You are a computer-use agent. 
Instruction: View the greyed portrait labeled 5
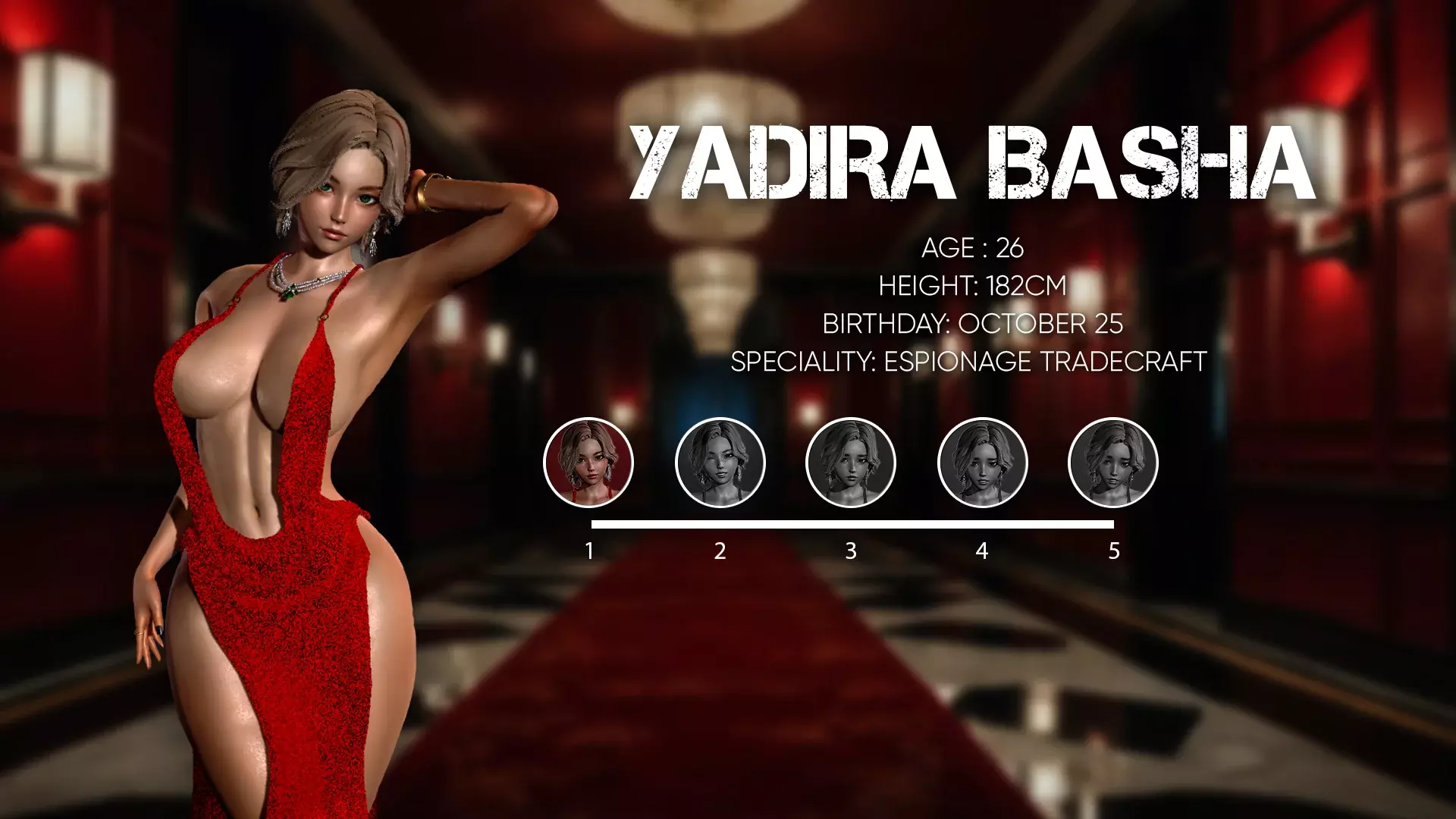(1112, 462)
